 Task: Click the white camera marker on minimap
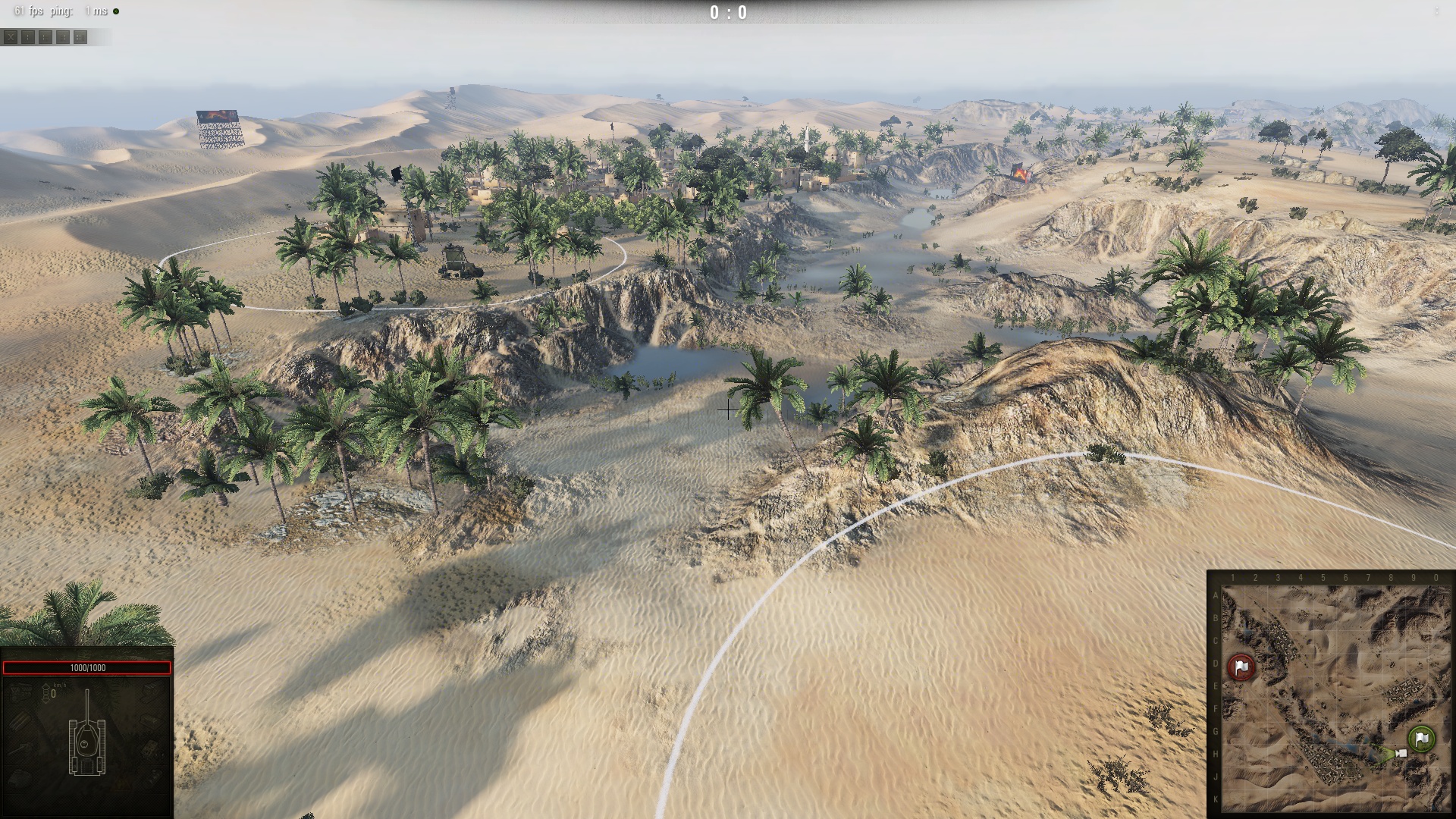pos(1401,753)
